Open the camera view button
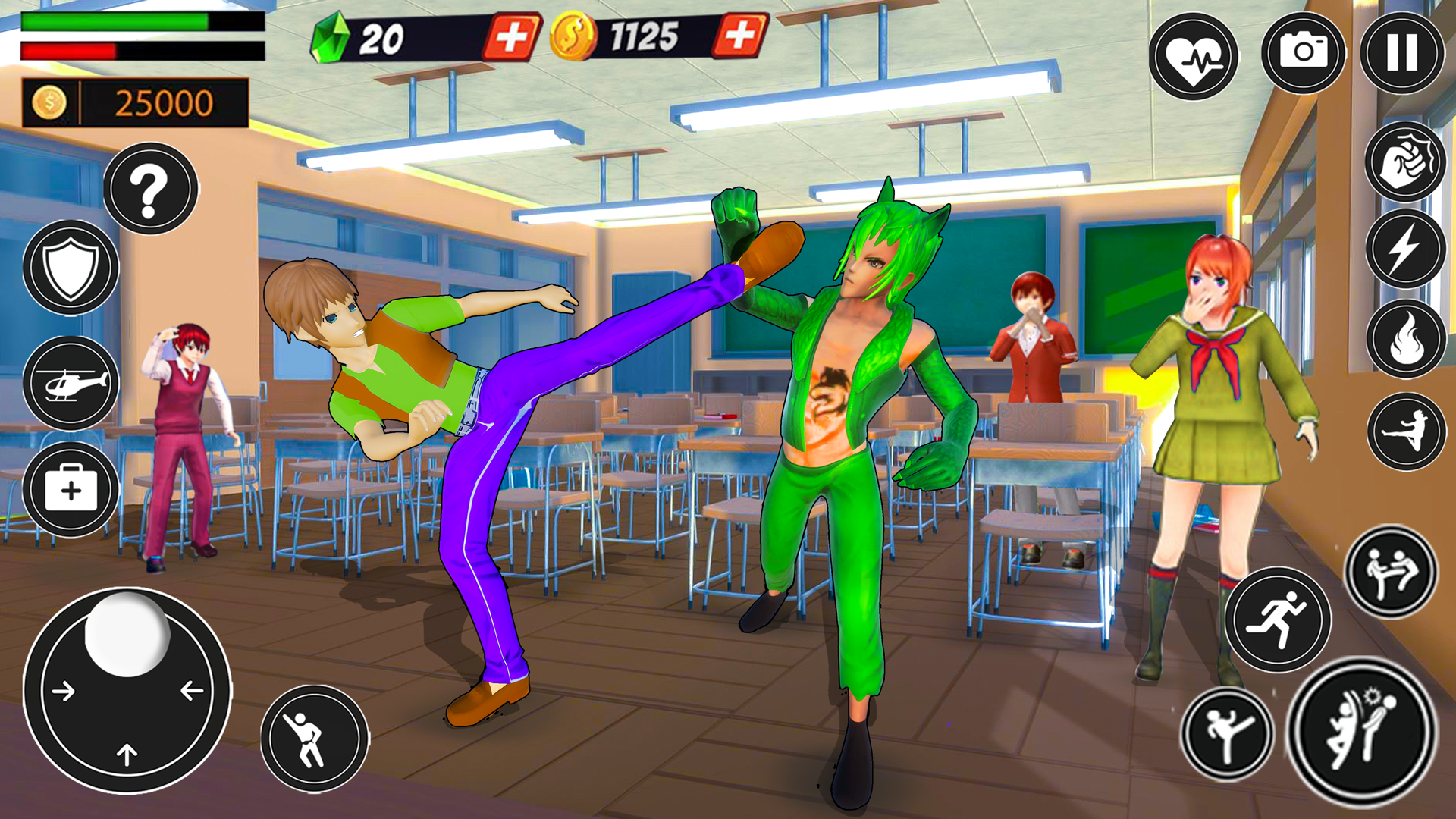Viewport: 1456px width, 819px height. click(1303, 53)
